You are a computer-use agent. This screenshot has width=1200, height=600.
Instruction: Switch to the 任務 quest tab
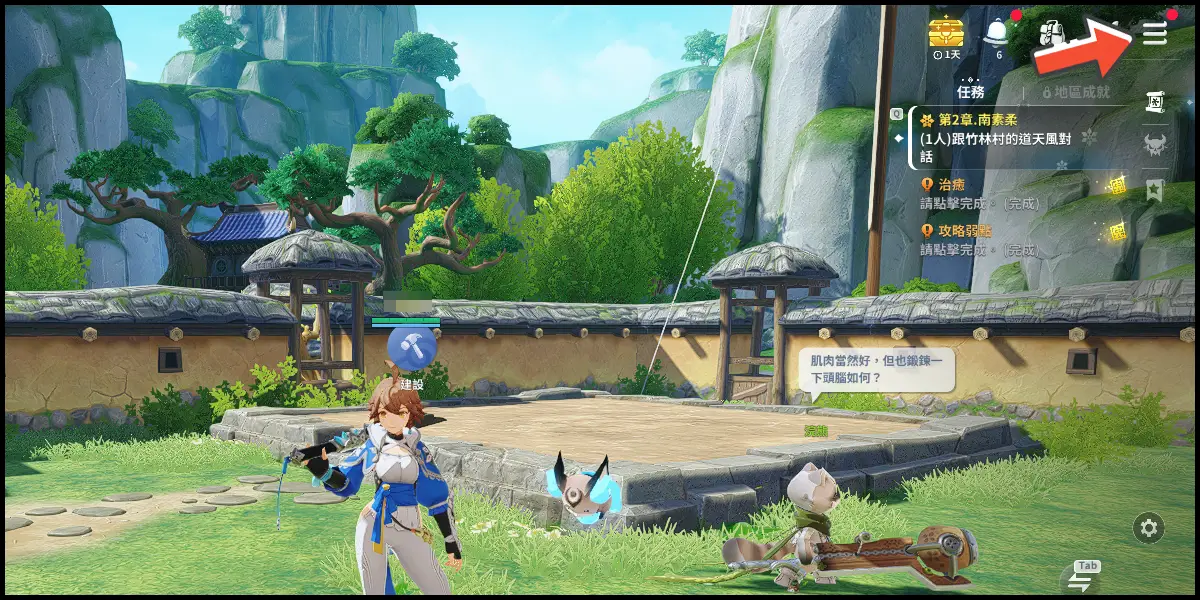(x=970, y=92)
